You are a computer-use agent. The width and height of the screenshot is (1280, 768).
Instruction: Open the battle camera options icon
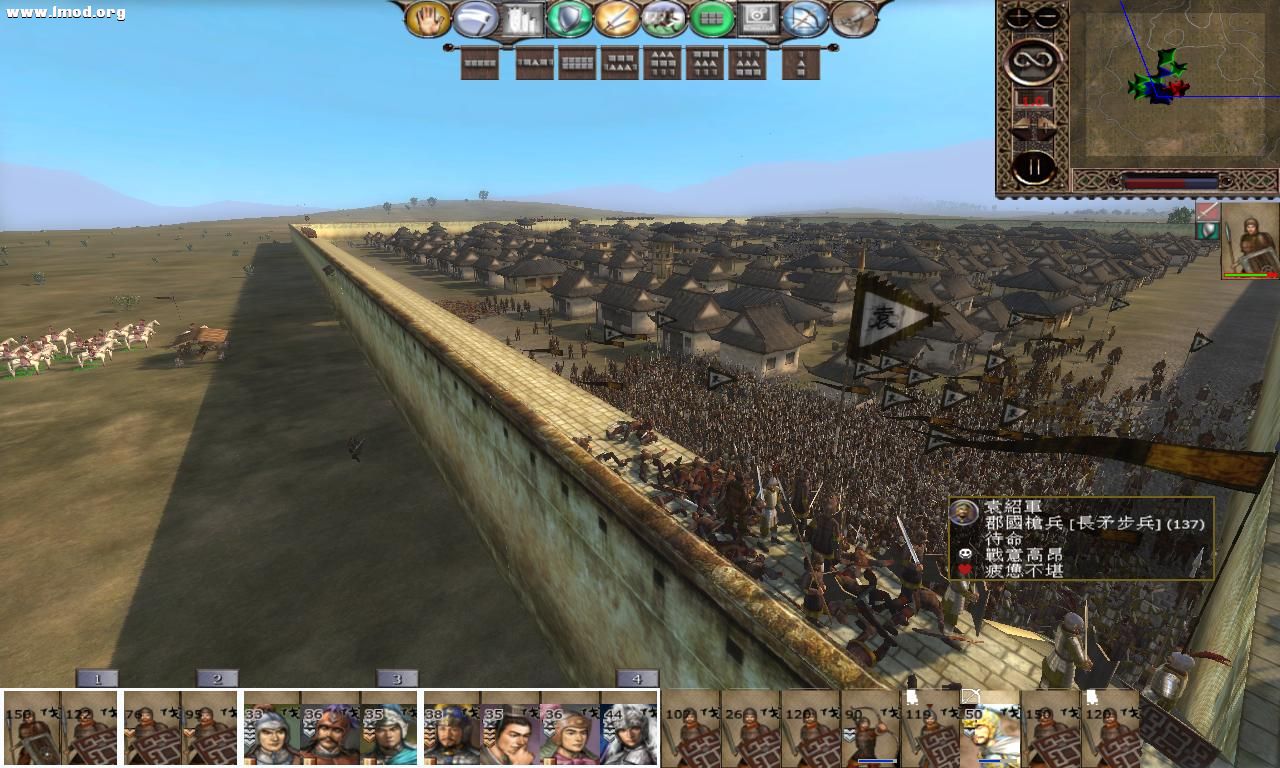click(757, 16)
